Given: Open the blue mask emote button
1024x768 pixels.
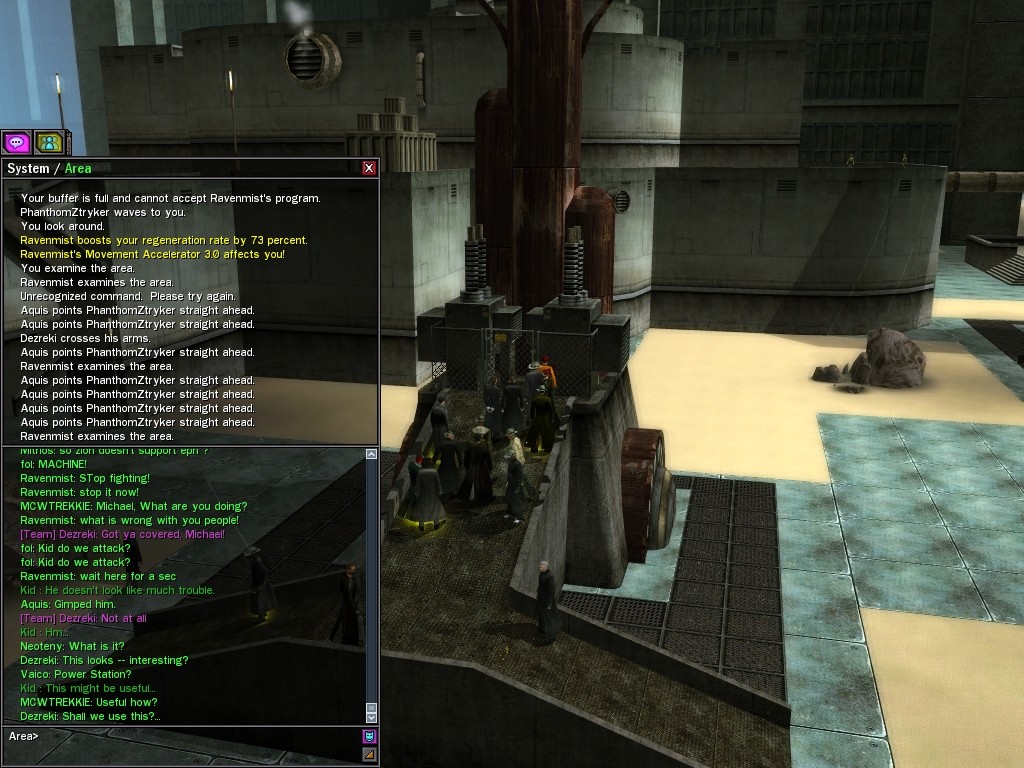Looking at the screenshot, I should pyautogui.click(x=369, y=737).
